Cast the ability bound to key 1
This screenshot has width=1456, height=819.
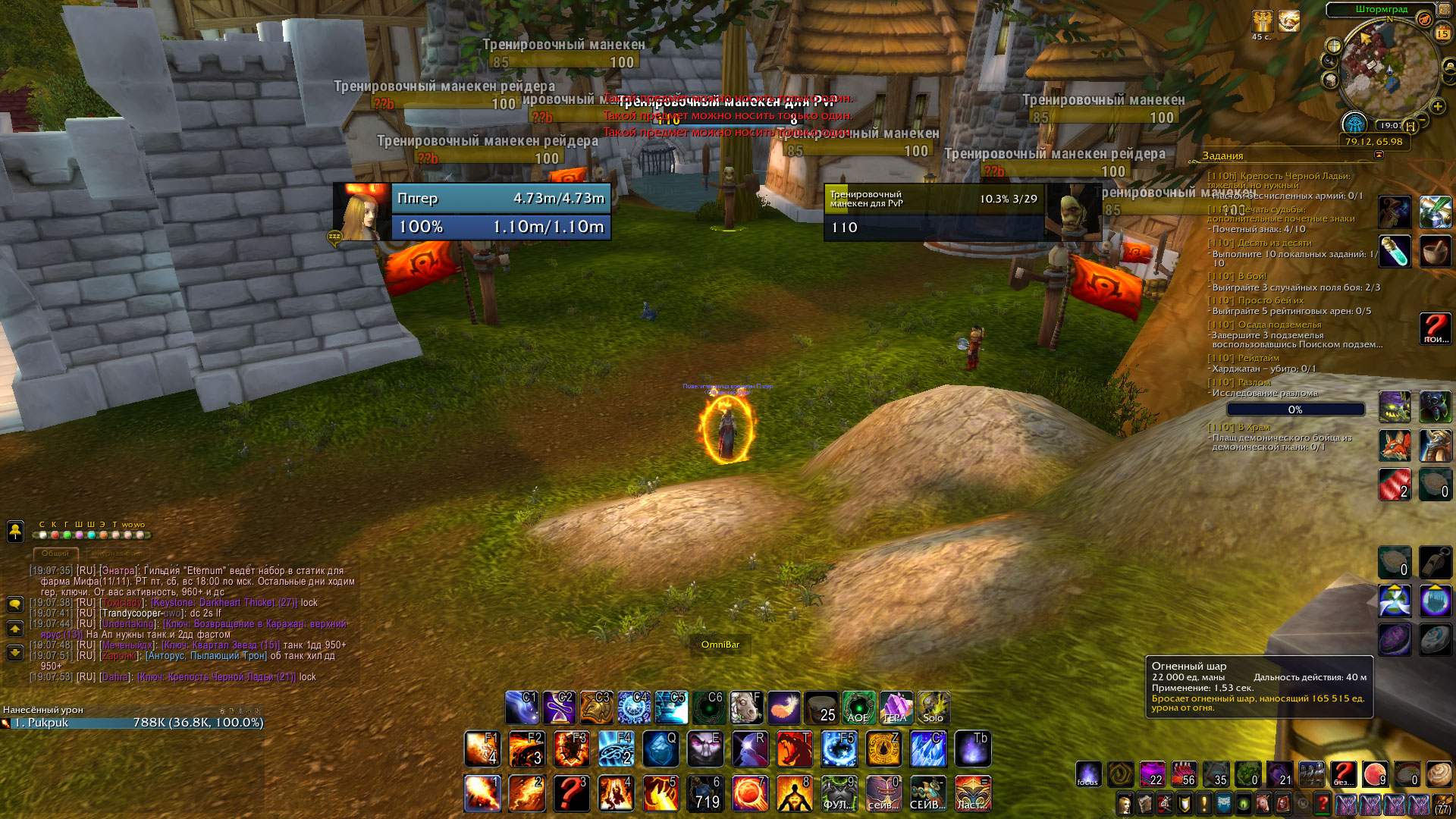coord(482,793)
